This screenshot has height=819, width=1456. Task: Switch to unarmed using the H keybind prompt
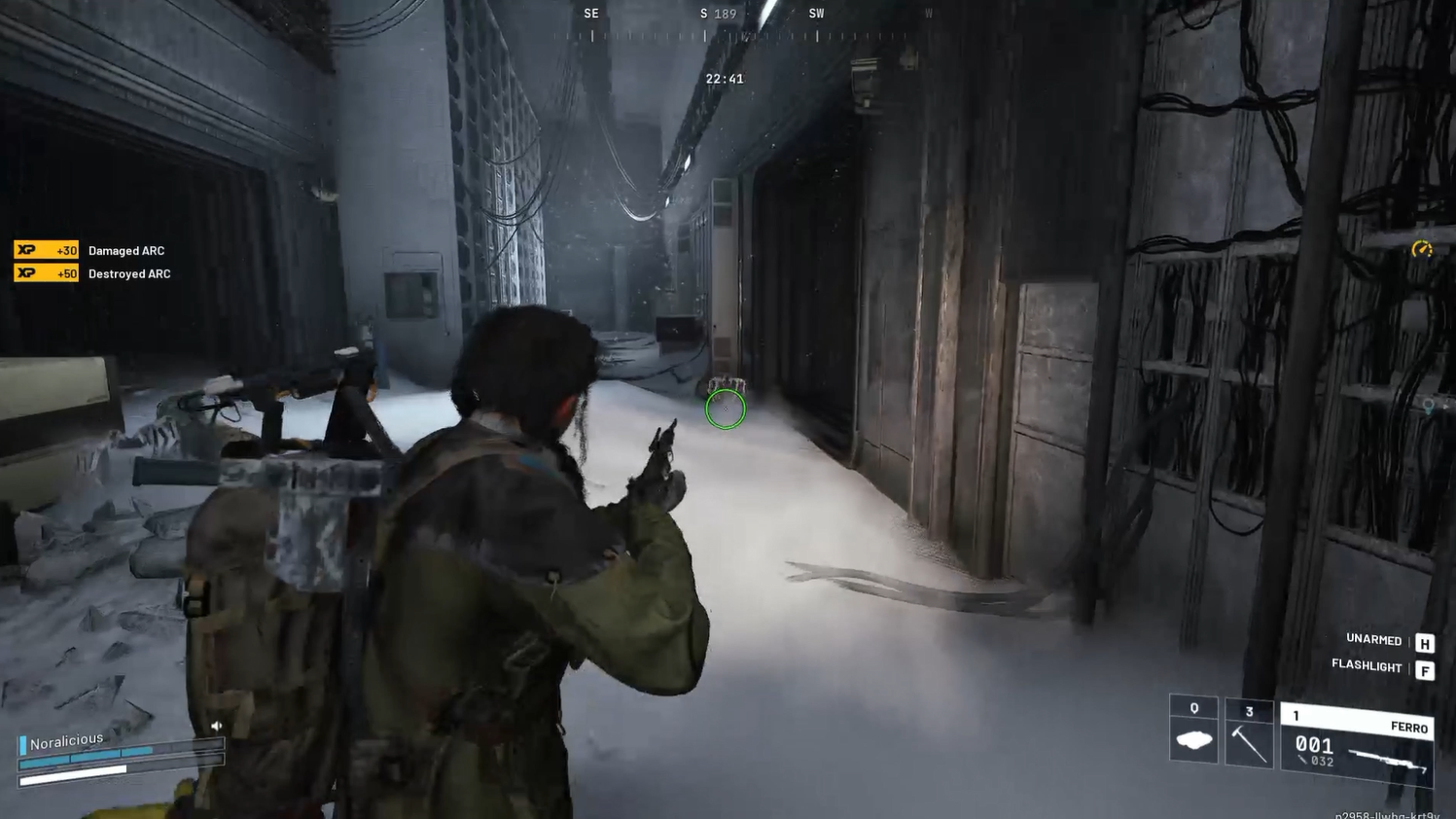[1423, 642]
